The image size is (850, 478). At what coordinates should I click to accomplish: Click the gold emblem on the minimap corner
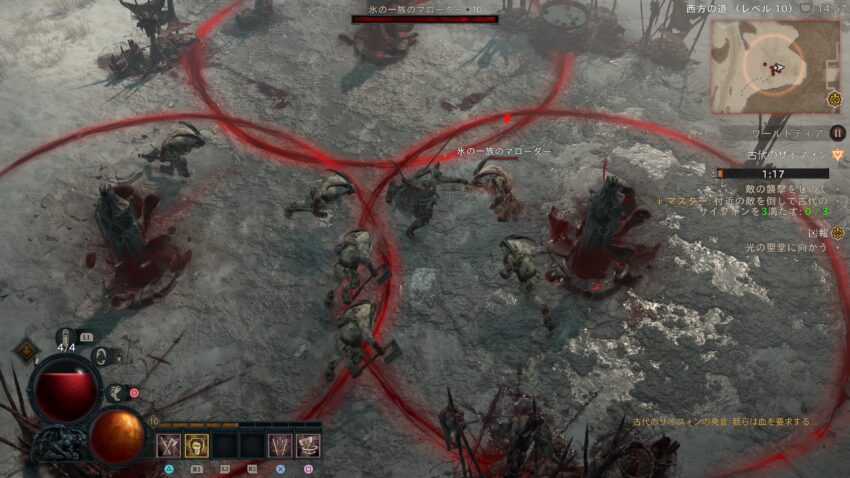coord(834,100)
